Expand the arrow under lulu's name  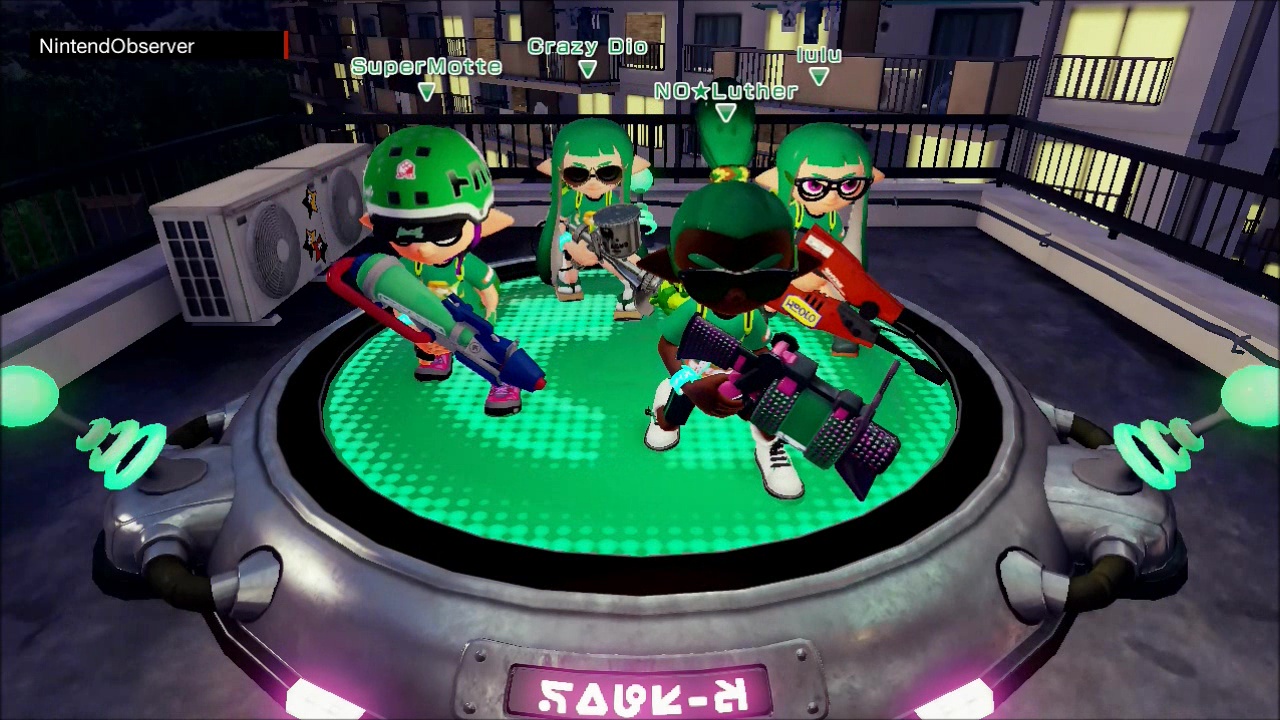point(819,76)
